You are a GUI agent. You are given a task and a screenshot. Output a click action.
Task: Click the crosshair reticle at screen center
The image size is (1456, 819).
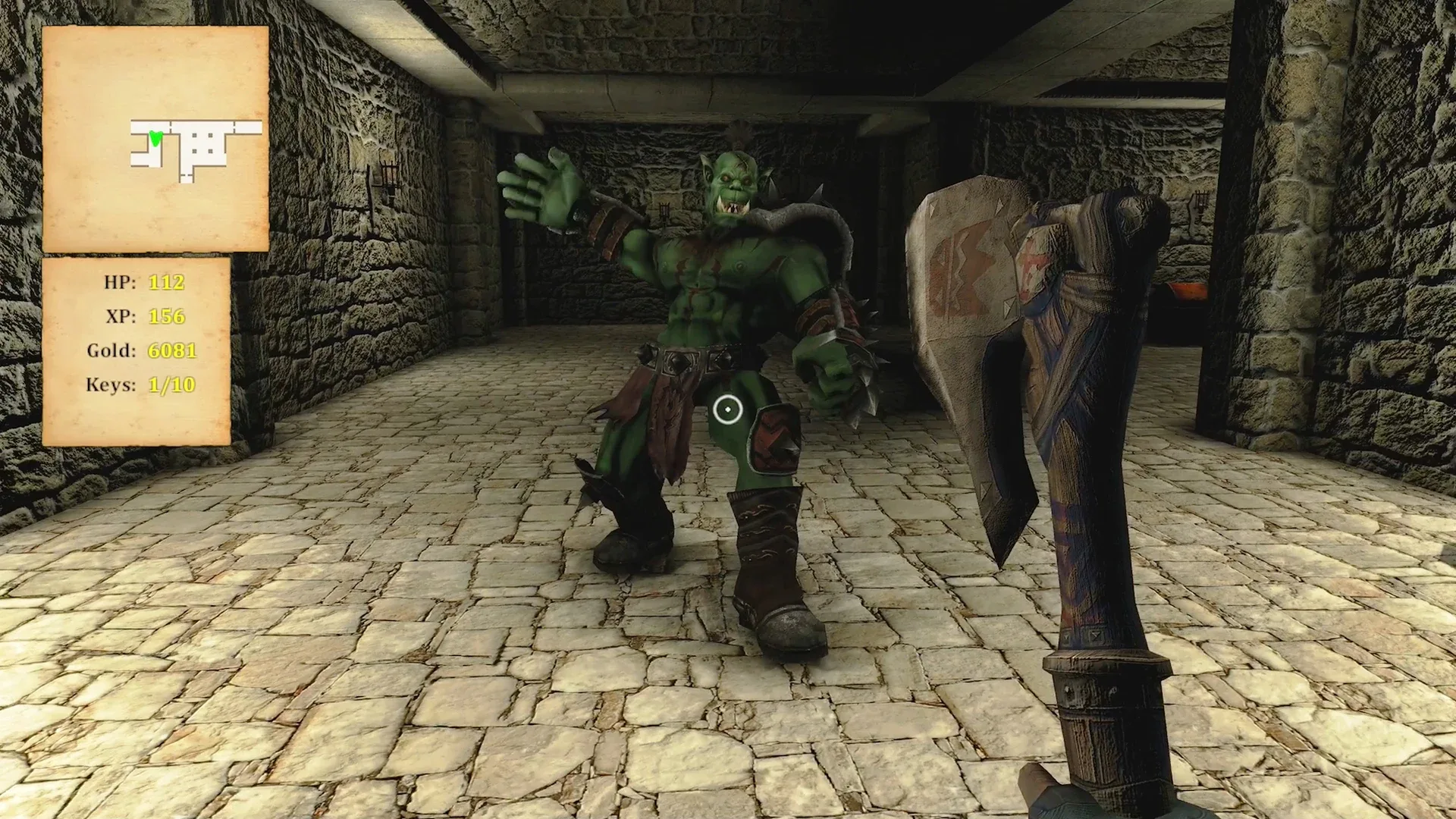tap(728, 409)
